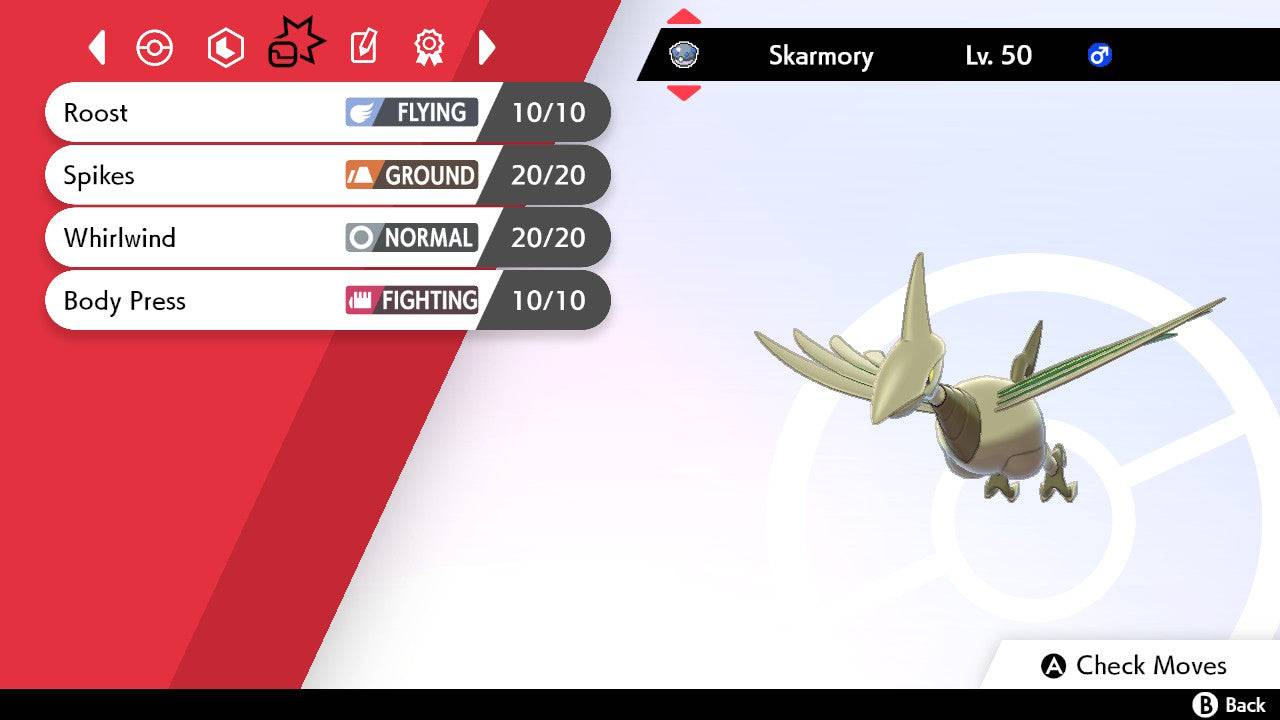This screenshot has height=720, width=1280.
Task: Open the trainer memo notes tab
Action: point(363,47)
